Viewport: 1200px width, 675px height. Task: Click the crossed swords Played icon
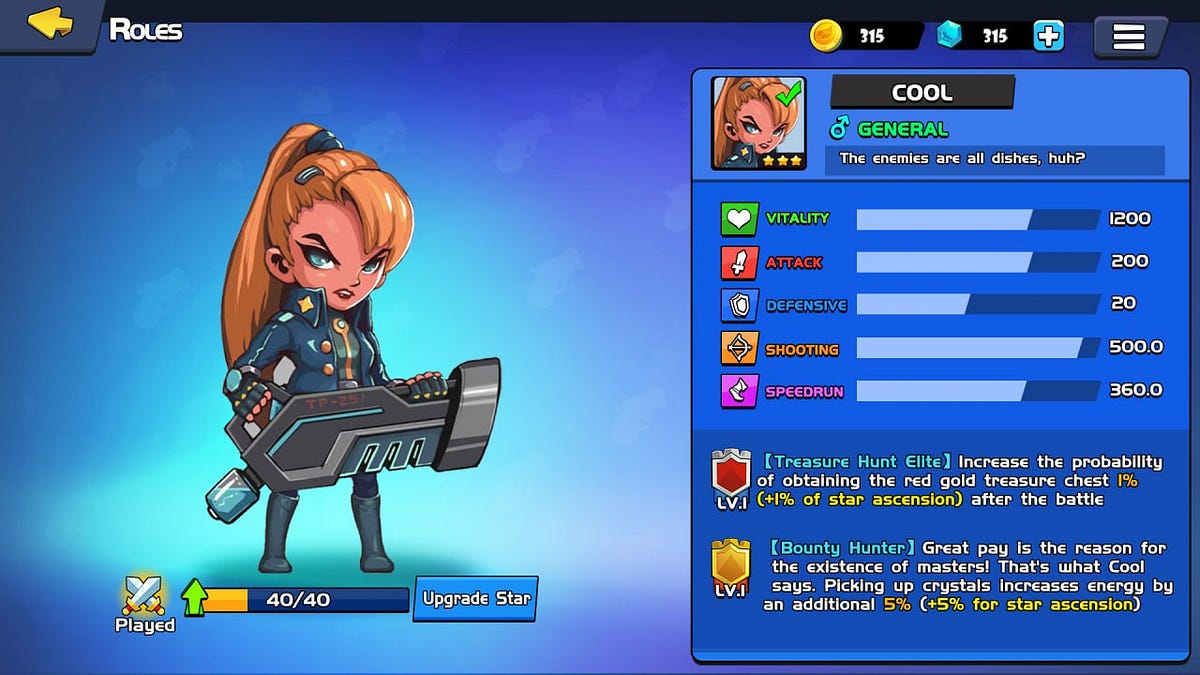click(x=144, y=596)
